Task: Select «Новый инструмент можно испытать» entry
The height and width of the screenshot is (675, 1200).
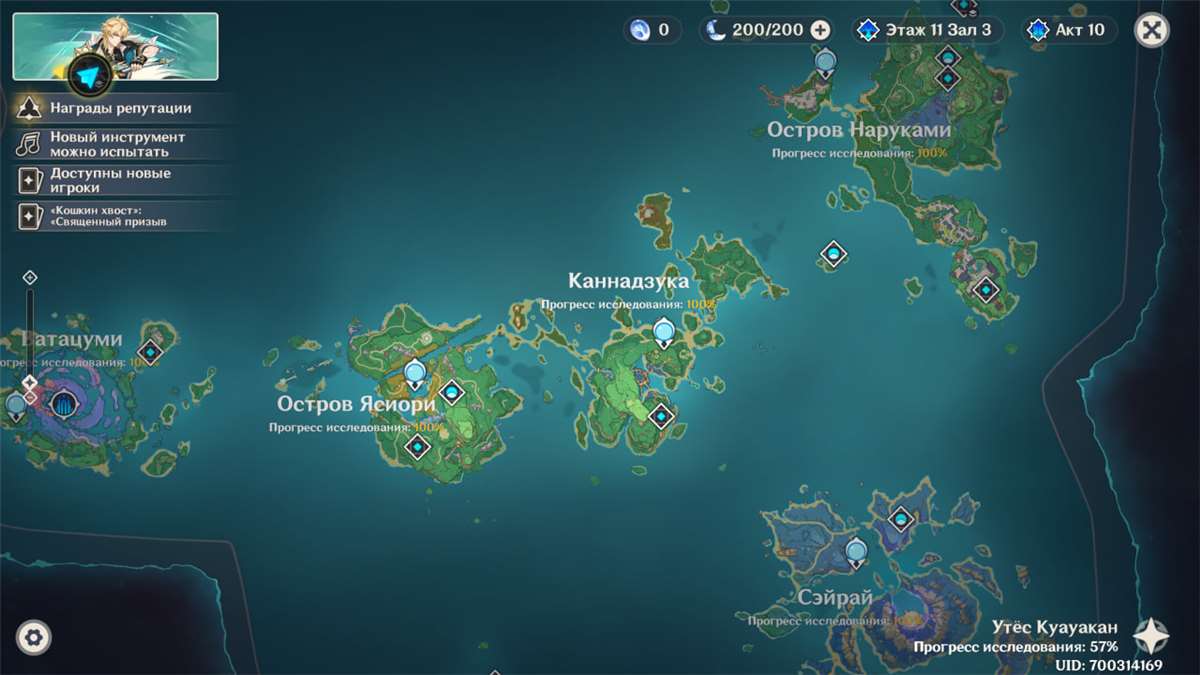Action: (x=118, y=144)
